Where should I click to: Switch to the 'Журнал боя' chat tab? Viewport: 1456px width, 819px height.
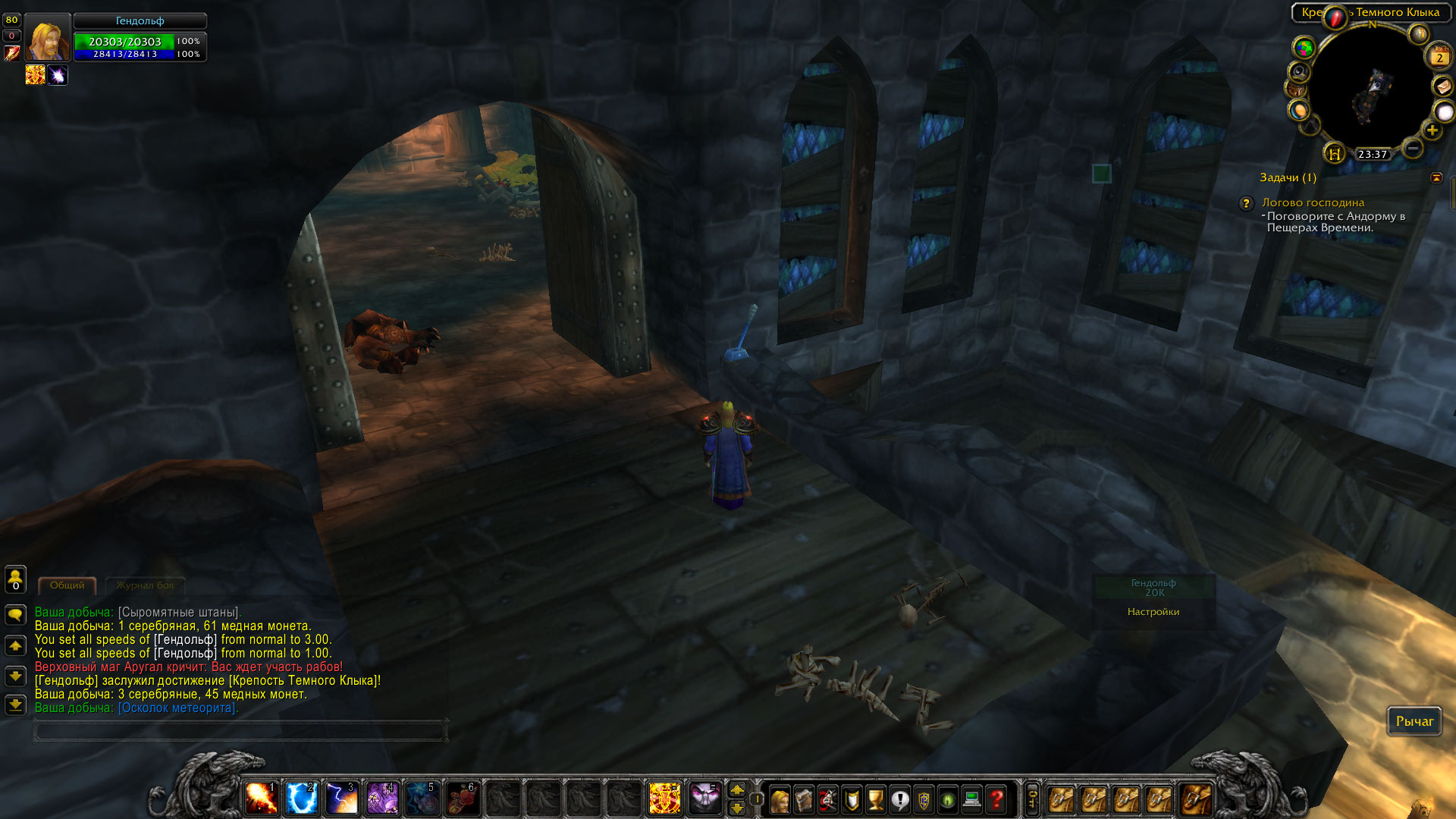pyautogui.click(x=146, y=585)
